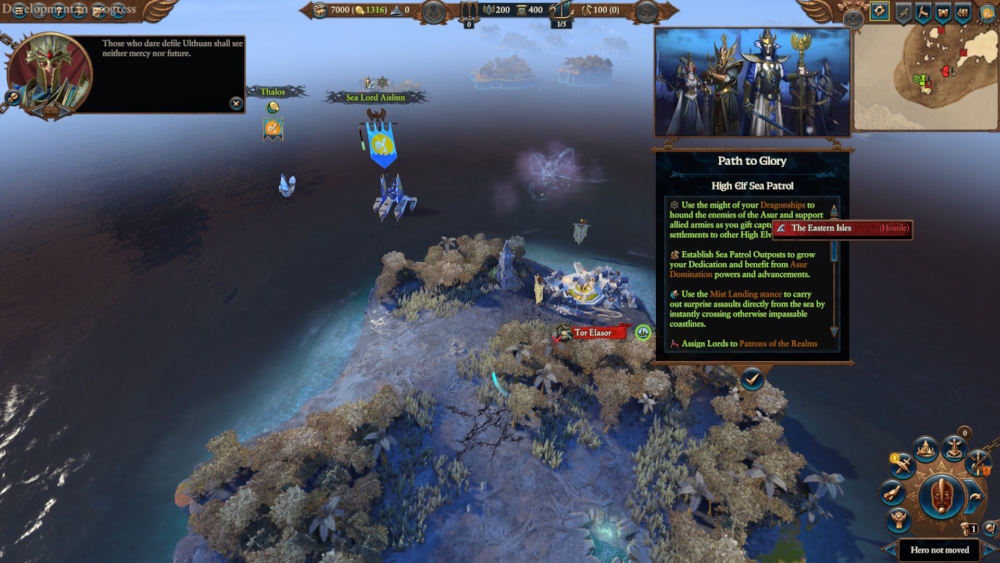This screenshot has height=563, width=1000.
Task: Dismiss the advisor speech panel
Action: click(235, 103)
